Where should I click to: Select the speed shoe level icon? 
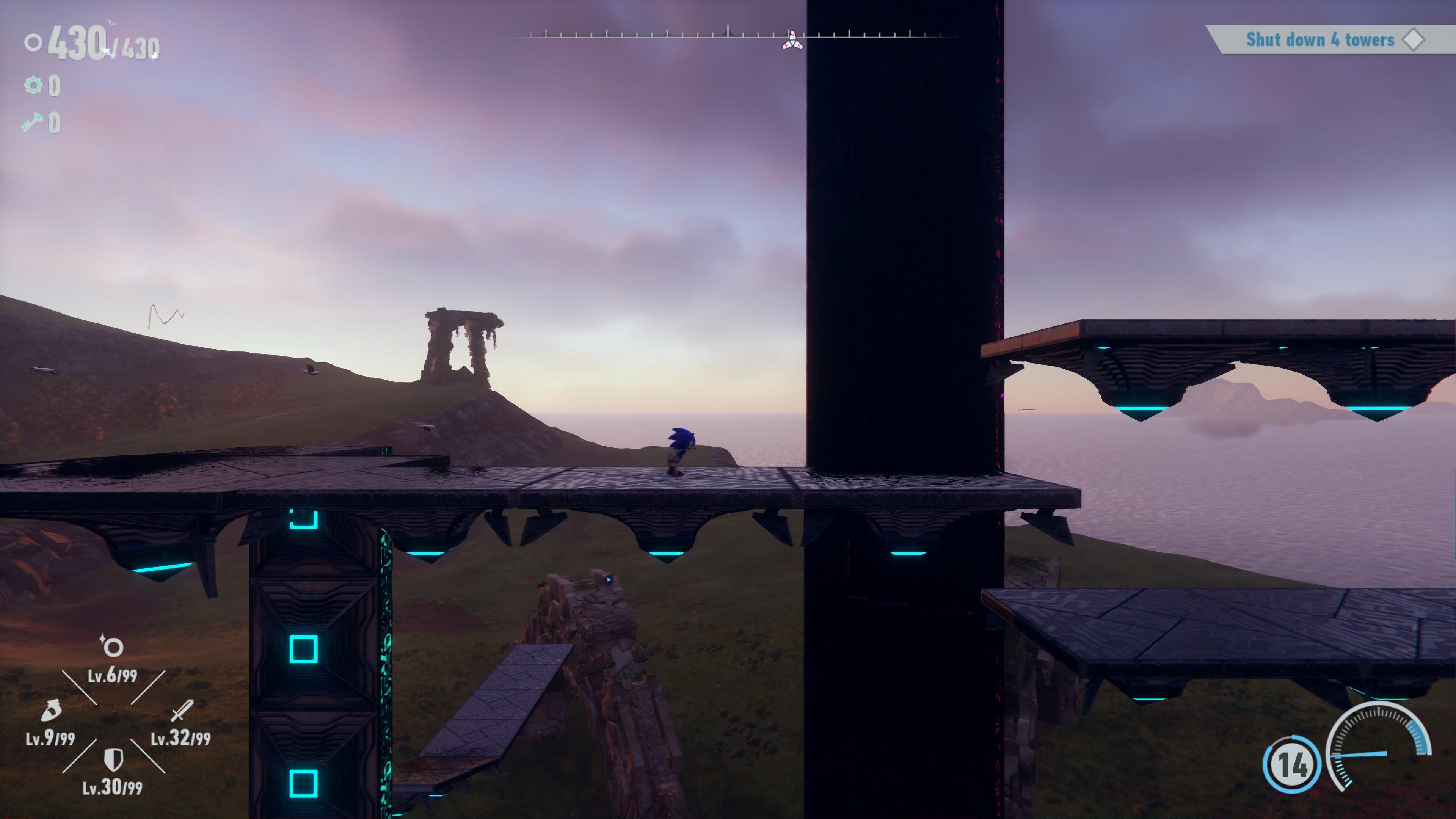tap(51, 711)
